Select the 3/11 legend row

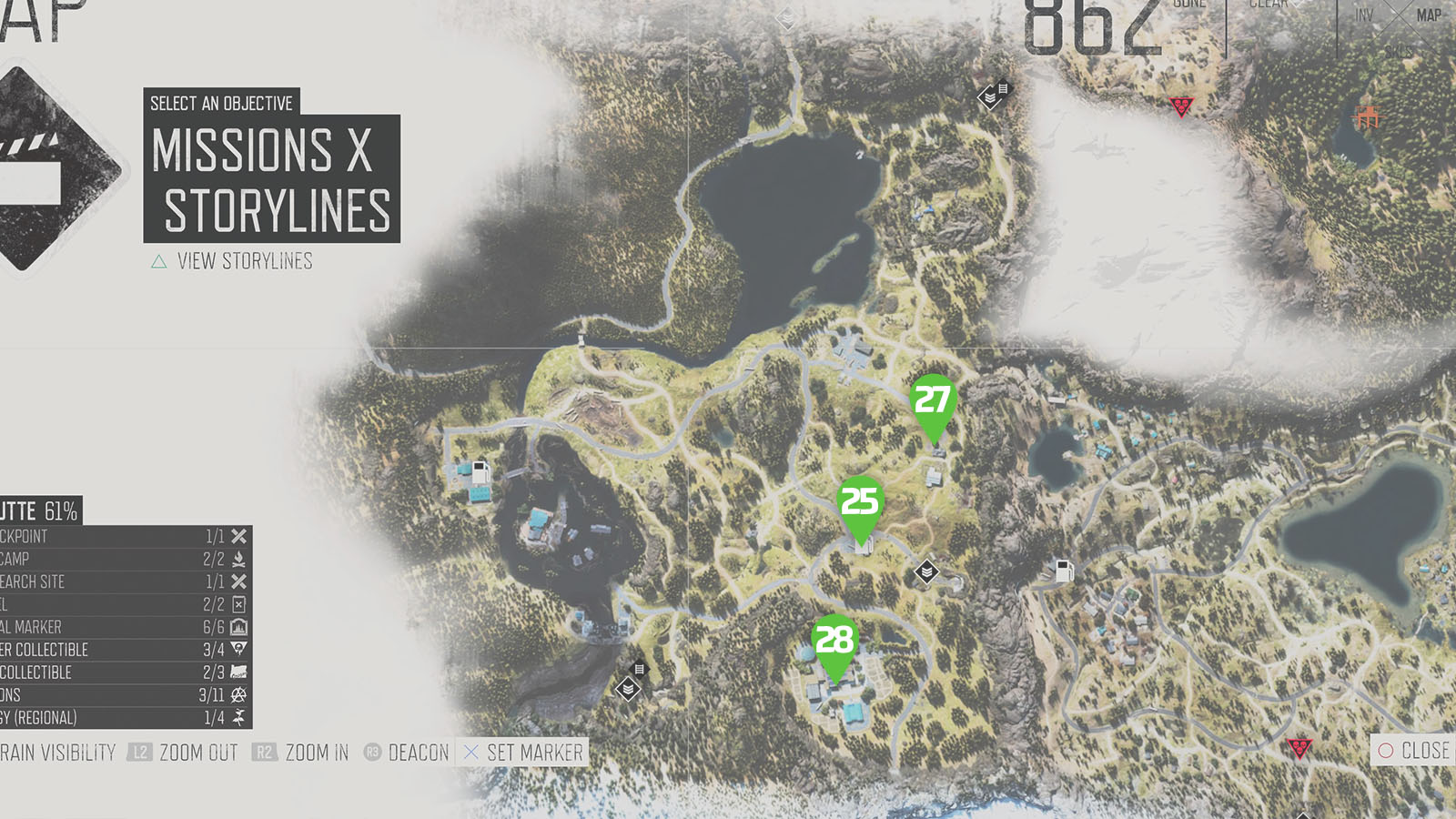pos(125,695)
